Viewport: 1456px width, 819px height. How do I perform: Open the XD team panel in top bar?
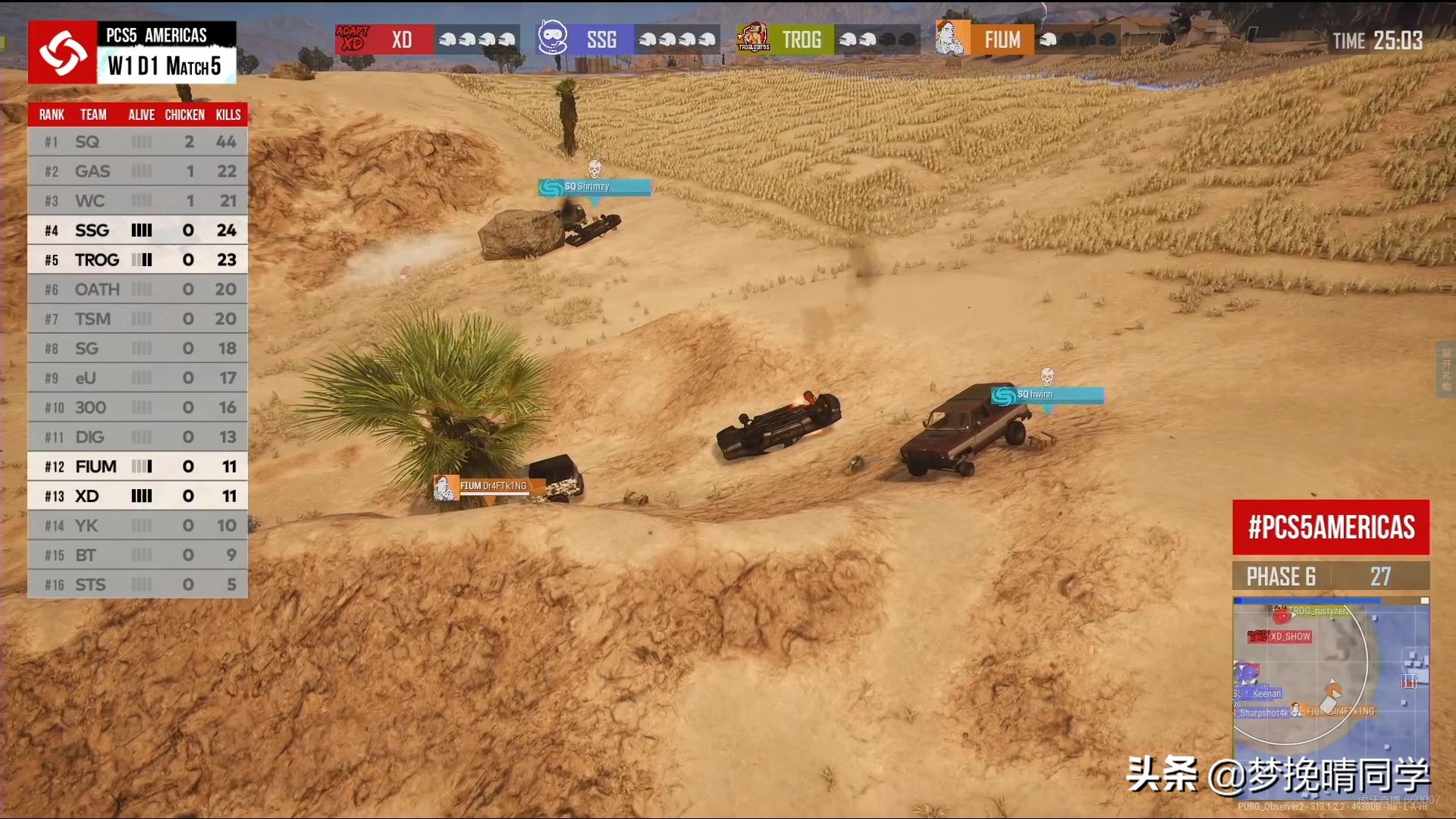pyautogui.click(x=428, y=39)
